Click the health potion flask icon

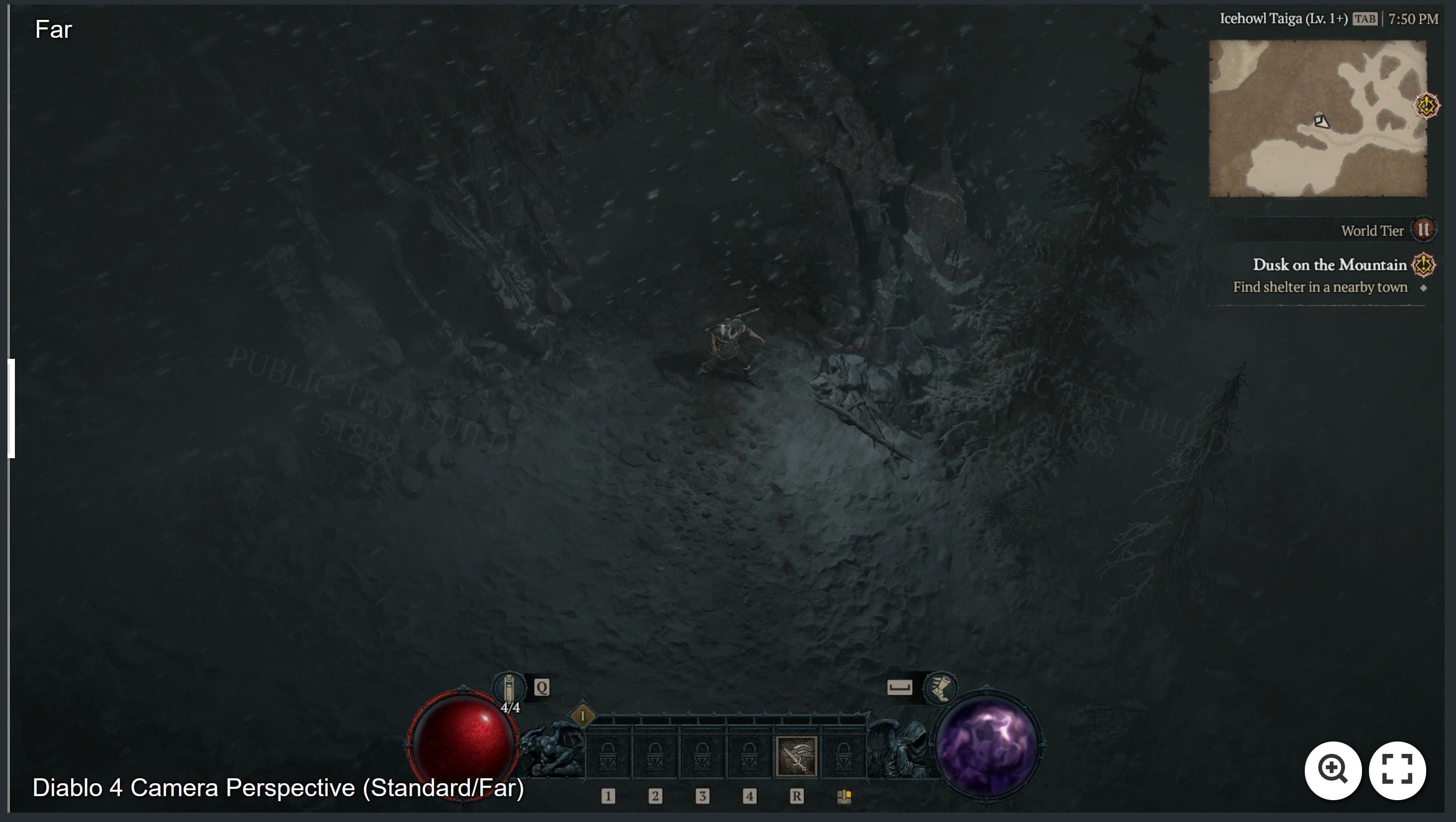[508, 688]
